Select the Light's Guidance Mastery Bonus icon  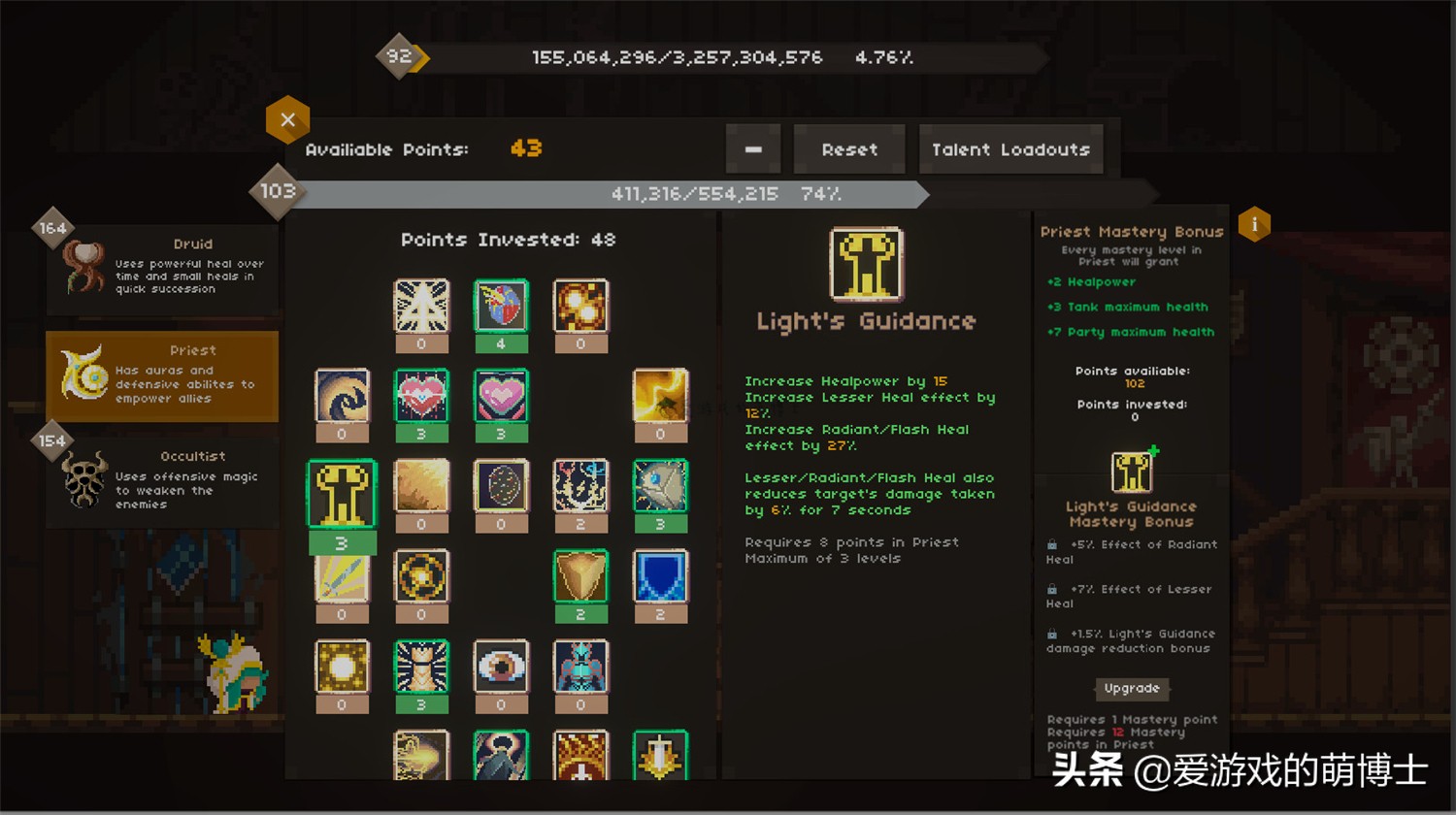click(x=1132, y=470)
